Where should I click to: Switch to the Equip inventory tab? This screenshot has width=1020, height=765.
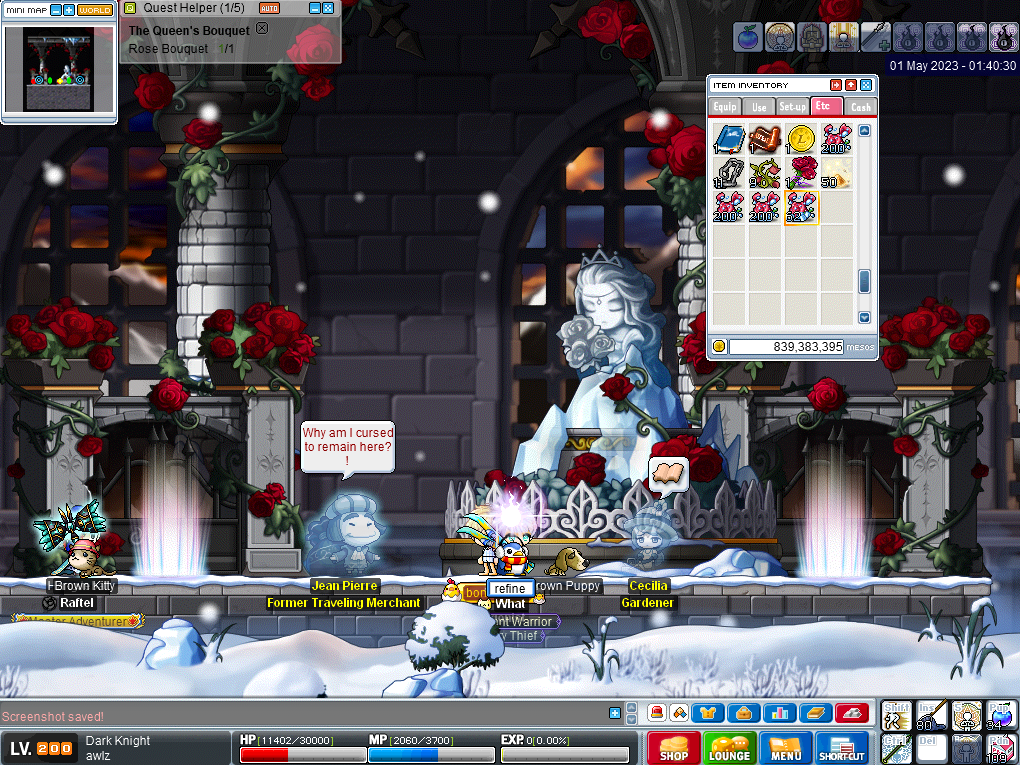click(724, 106)
